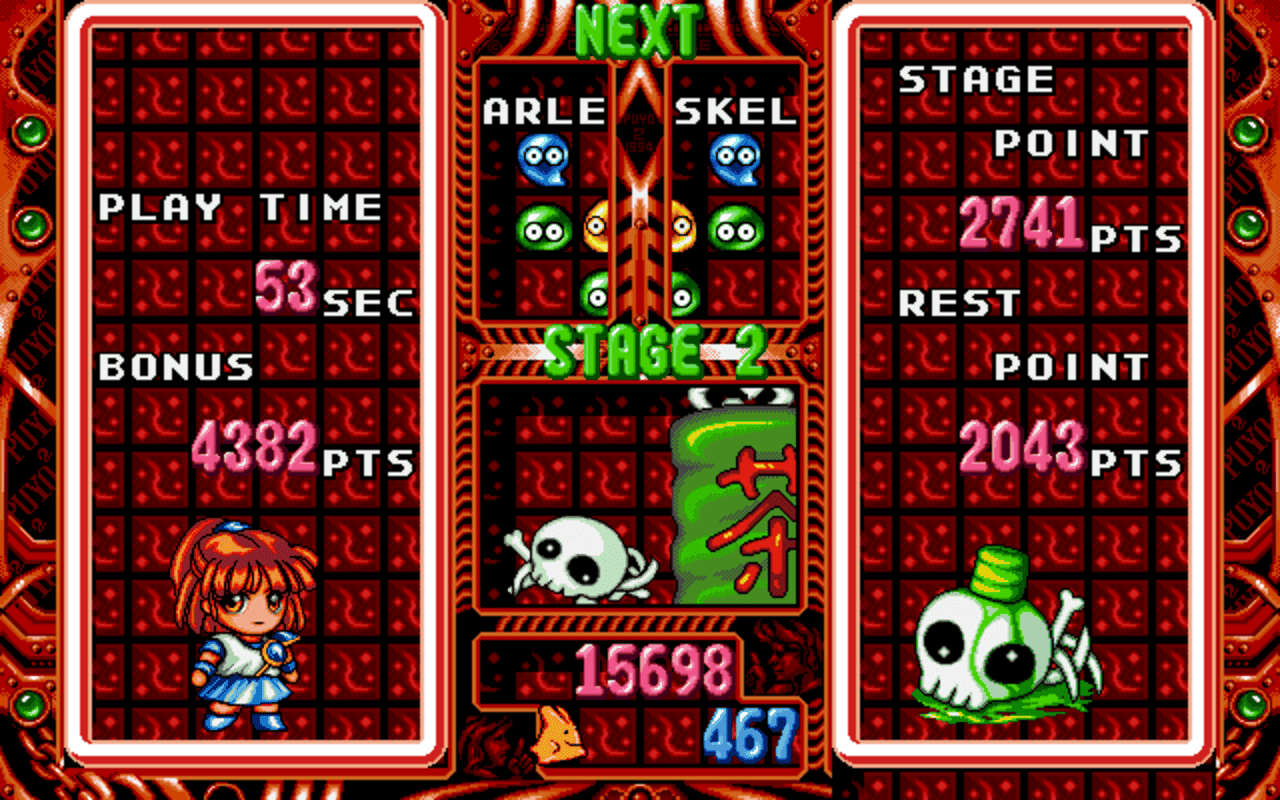Select the ARLE name tab

click(545, 112)
